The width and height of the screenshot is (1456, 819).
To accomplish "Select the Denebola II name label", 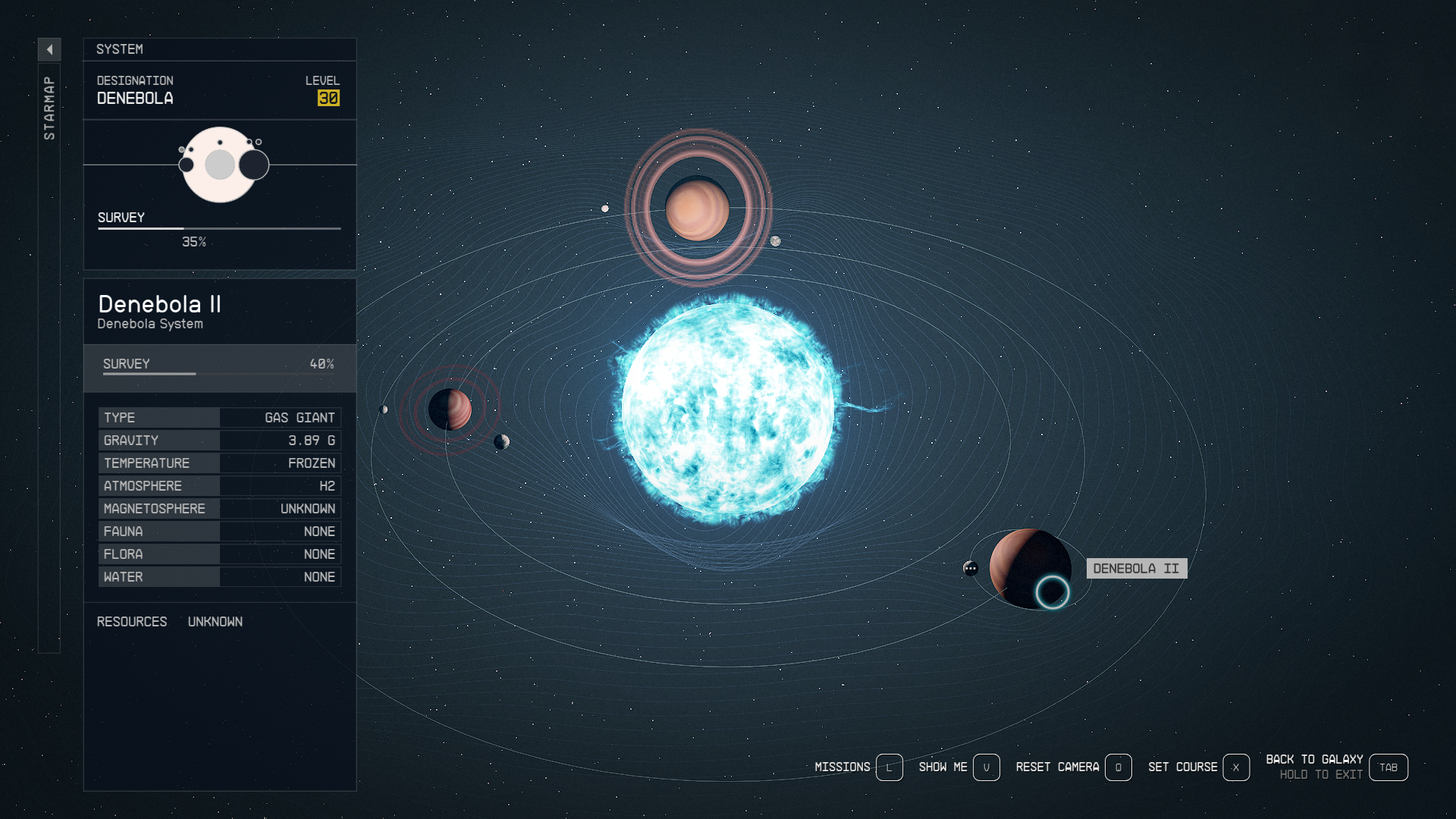I will tap(1136, 569).
